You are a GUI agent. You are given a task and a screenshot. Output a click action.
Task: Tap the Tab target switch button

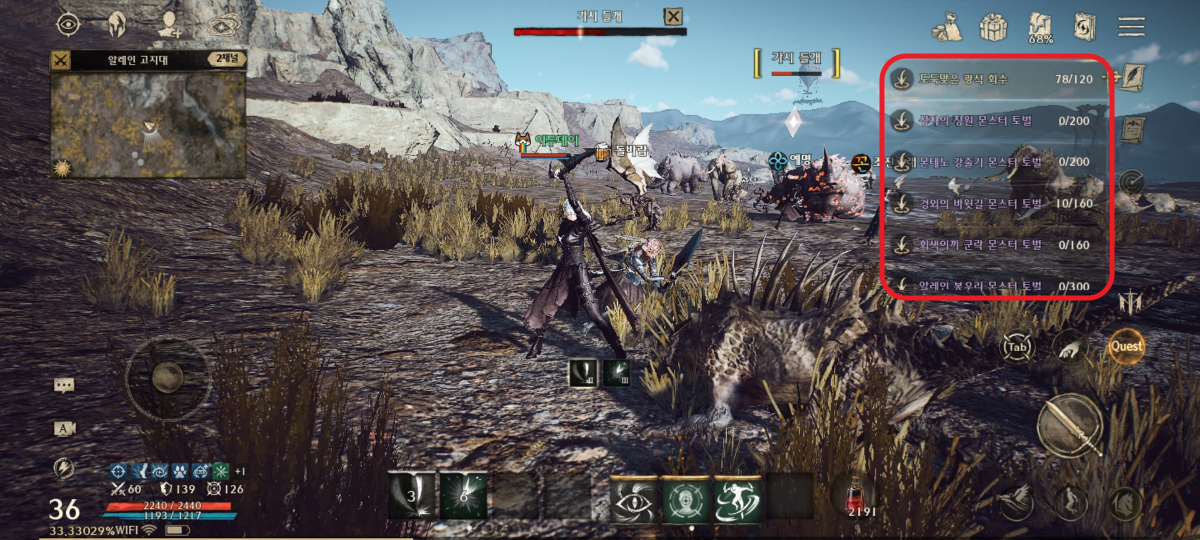[1019, 347]
